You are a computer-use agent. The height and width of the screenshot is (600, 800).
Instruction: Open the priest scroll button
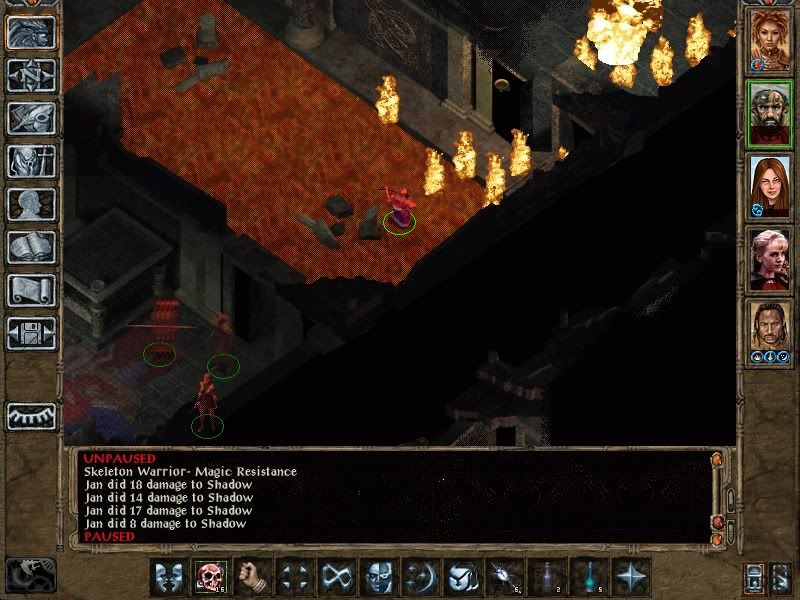click(x=31, y=290)
